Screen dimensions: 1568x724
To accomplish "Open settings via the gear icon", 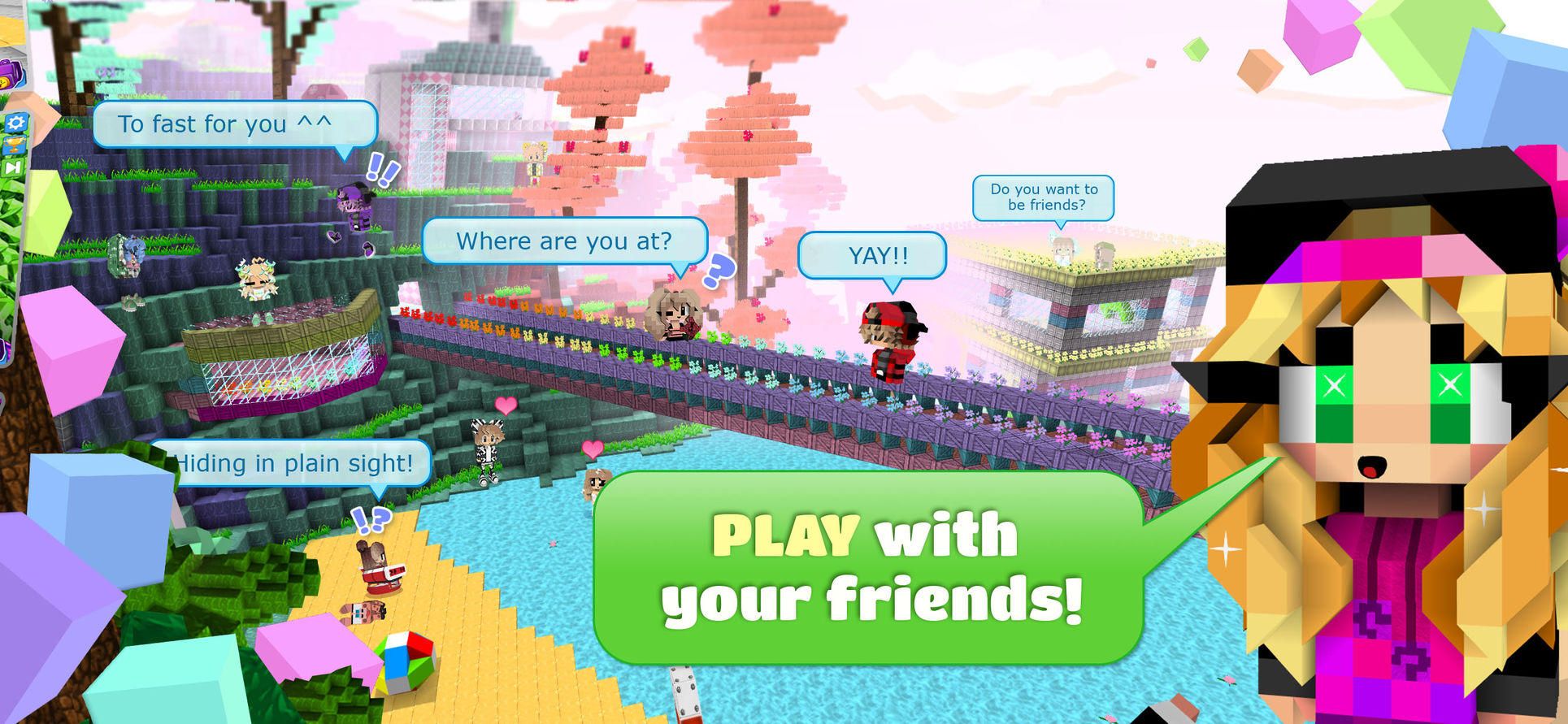I will (x=16, y=123).
